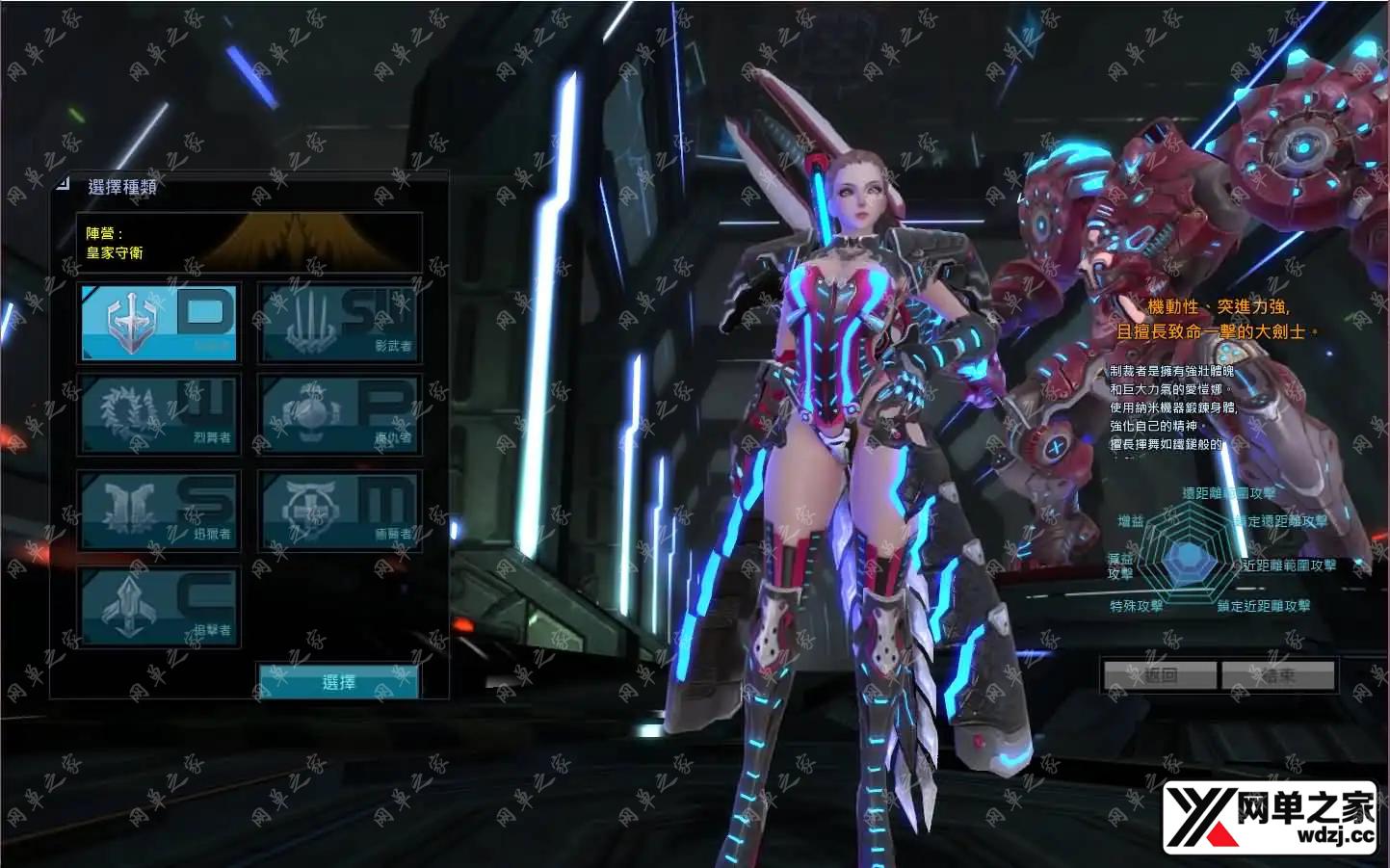Choose the 影武者 class tile
The image size is (1390, 868).
(x=339, y=322)
